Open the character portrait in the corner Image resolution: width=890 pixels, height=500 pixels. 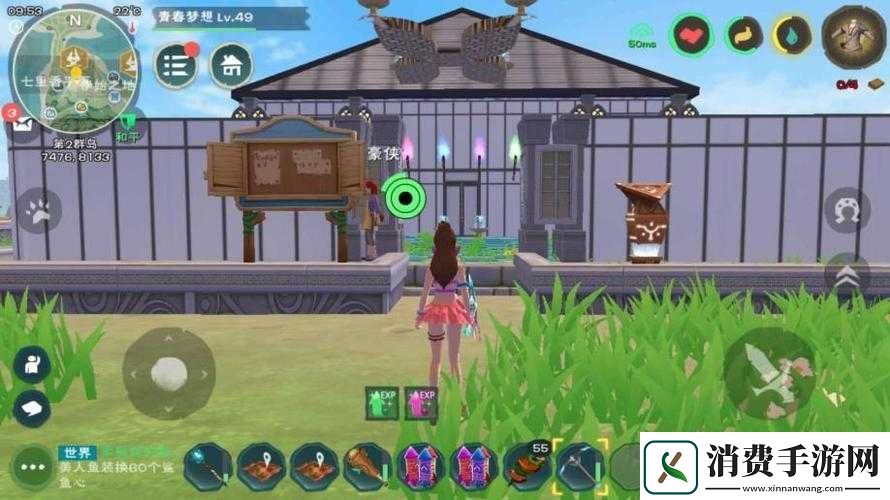(853, 36)
